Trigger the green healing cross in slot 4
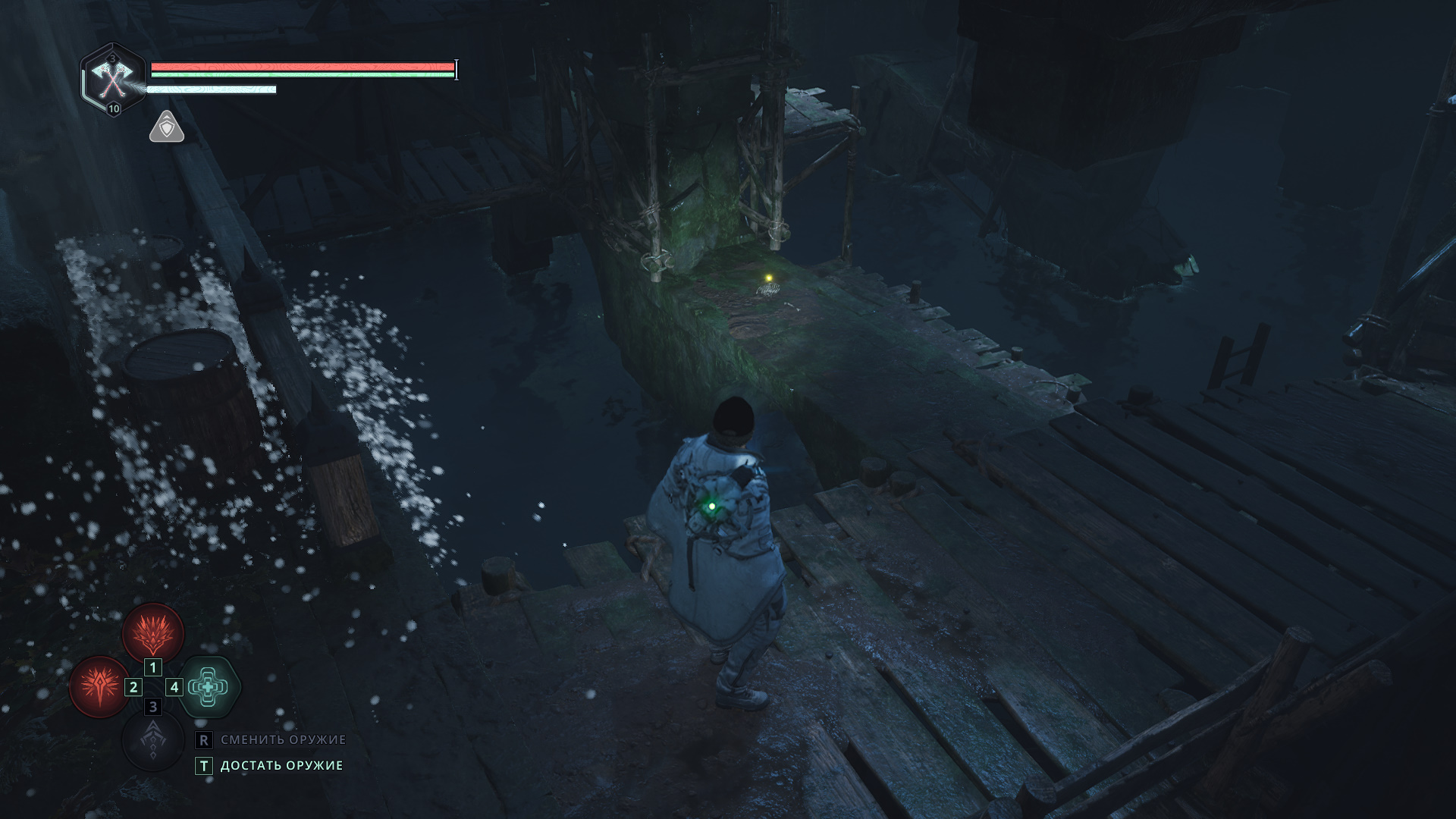 pos(209,687)
